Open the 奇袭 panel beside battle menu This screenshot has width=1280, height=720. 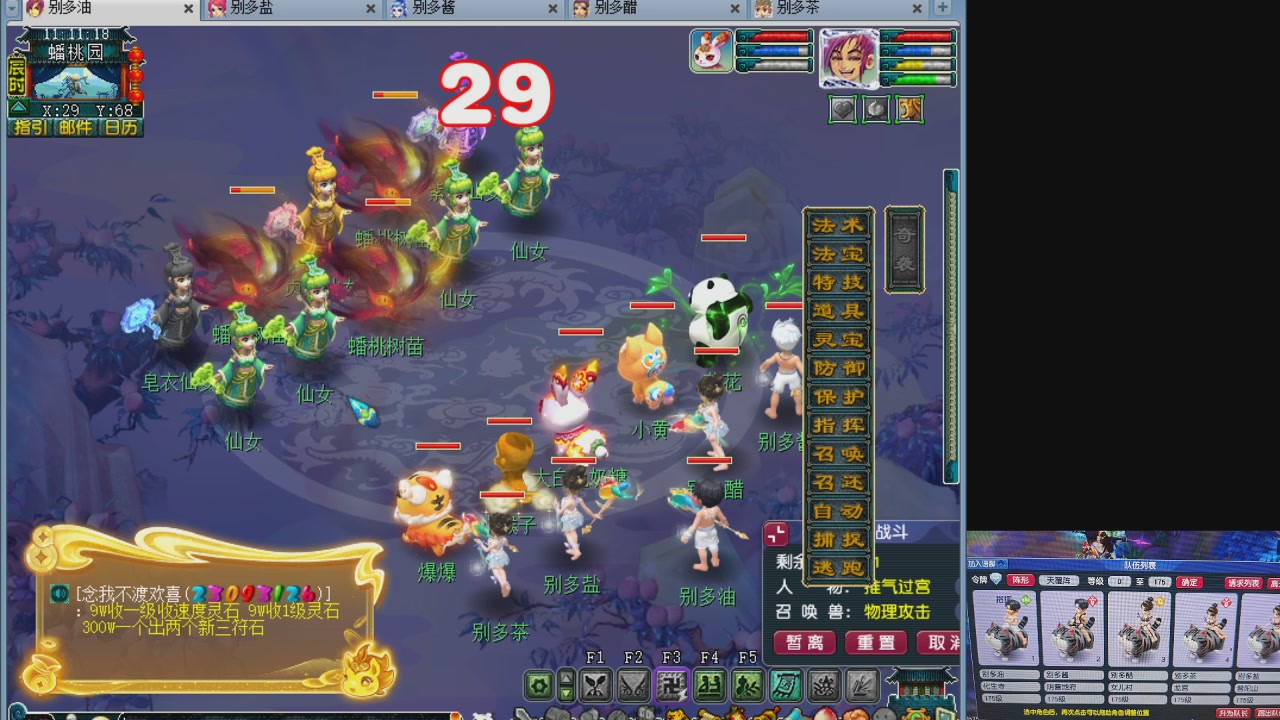(x=904, y=248)
